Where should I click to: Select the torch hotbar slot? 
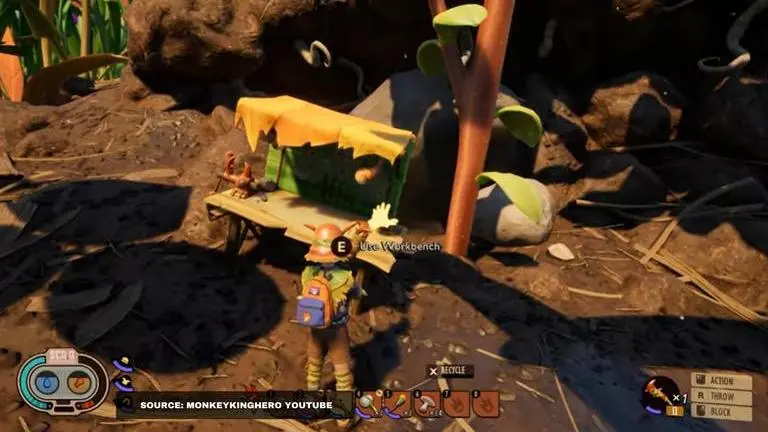pos(398,404)
